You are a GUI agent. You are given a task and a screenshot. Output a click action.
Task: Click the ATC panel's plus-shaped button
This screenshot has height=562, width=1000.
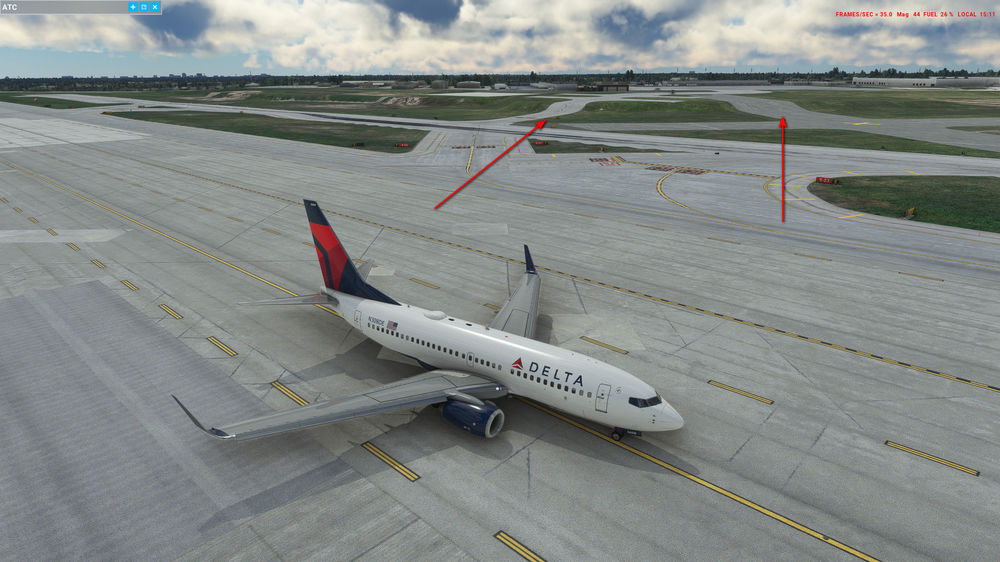click(133, 7)
